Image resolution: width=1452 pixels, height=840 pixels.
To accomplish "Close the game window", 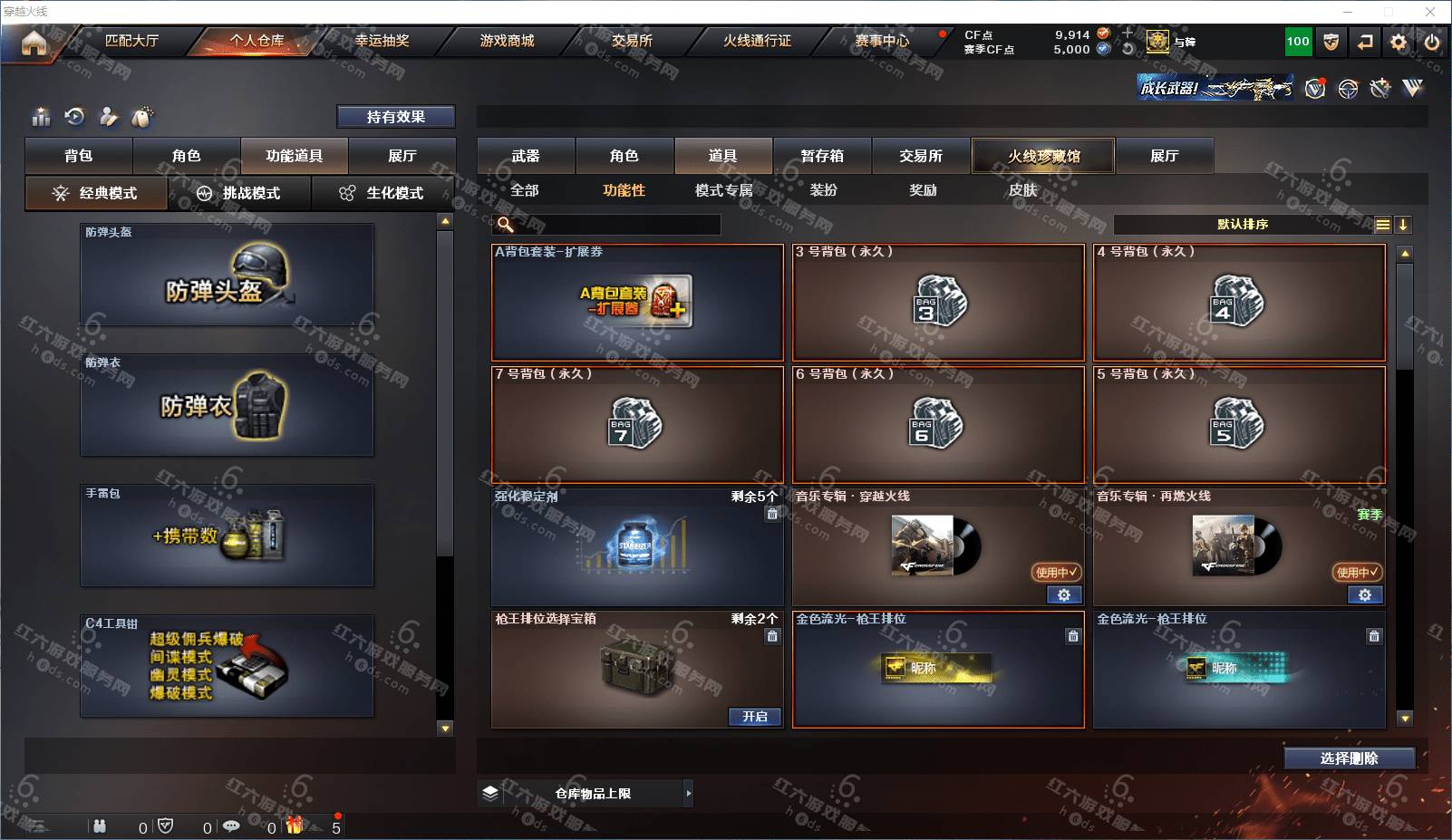I will [x=1430, y=12].
